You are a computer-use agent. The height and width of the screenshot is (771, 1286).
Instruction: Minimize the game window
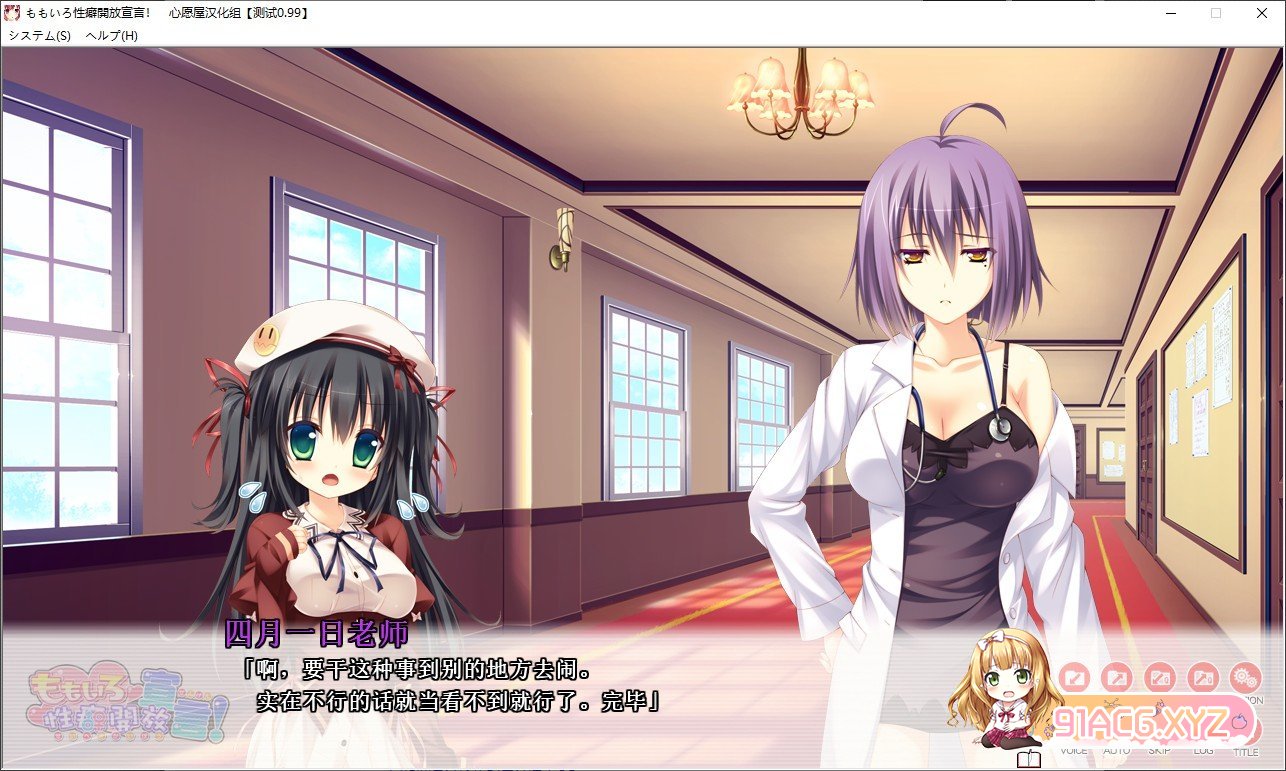(1170, 13)
